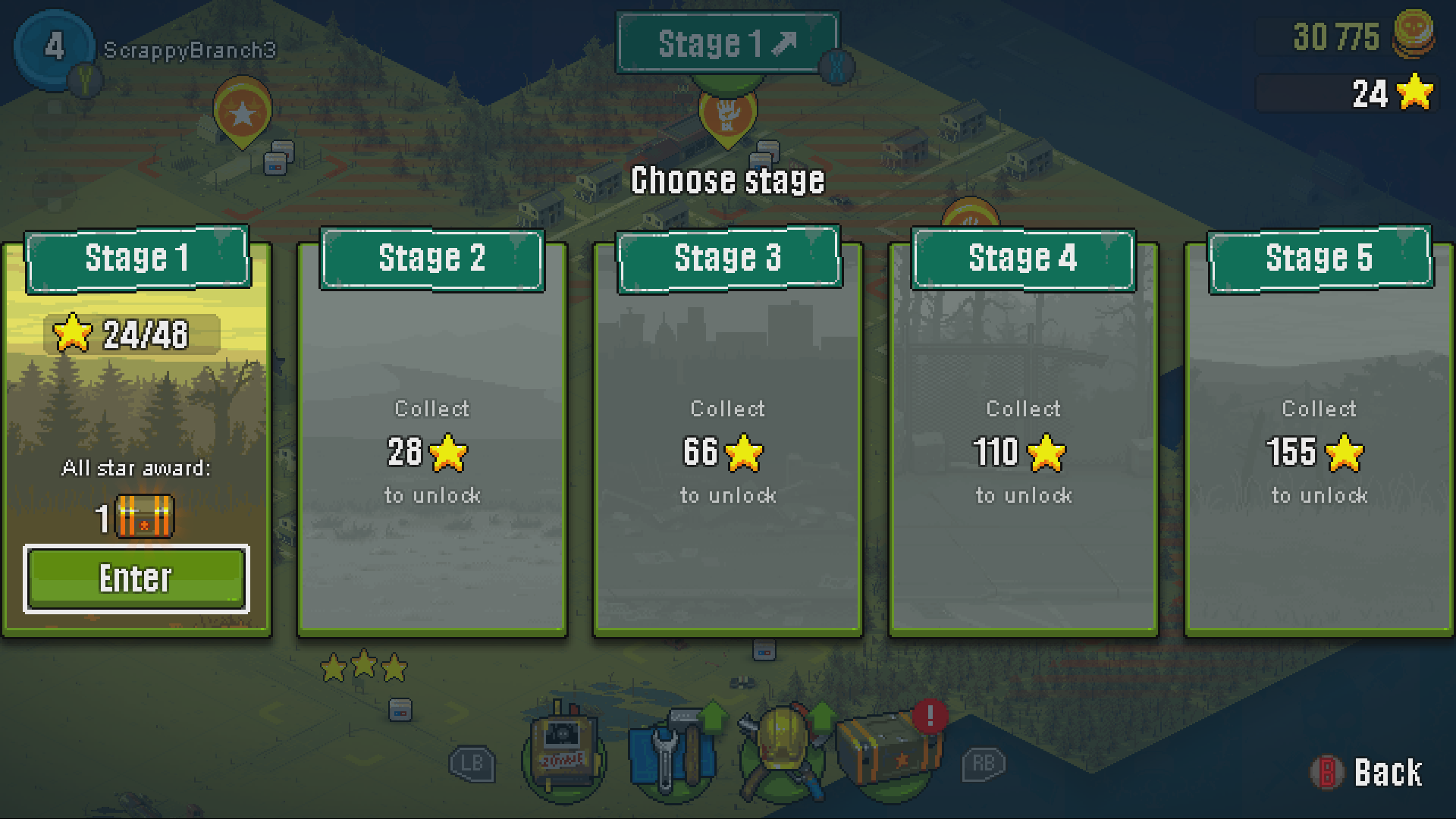
Task: Click the Y button badge on the profile
Action: point(83,80)
